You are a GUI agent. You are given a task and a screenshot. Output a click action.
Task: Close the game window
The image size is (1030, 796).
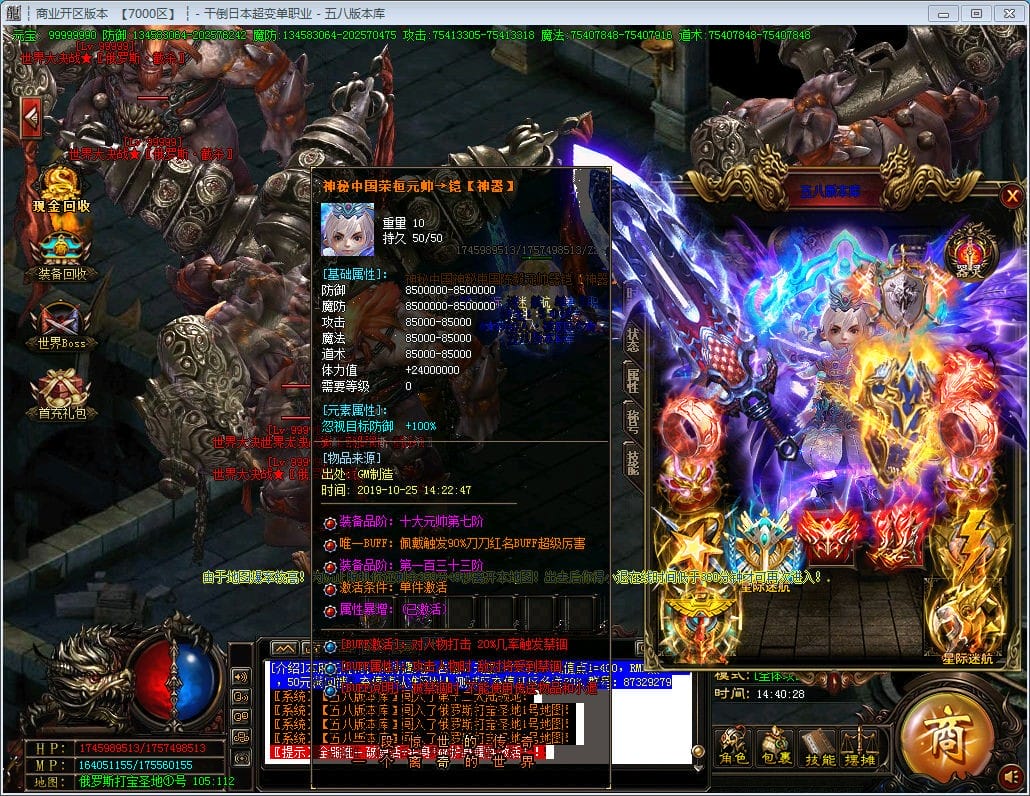point(1005,13)
